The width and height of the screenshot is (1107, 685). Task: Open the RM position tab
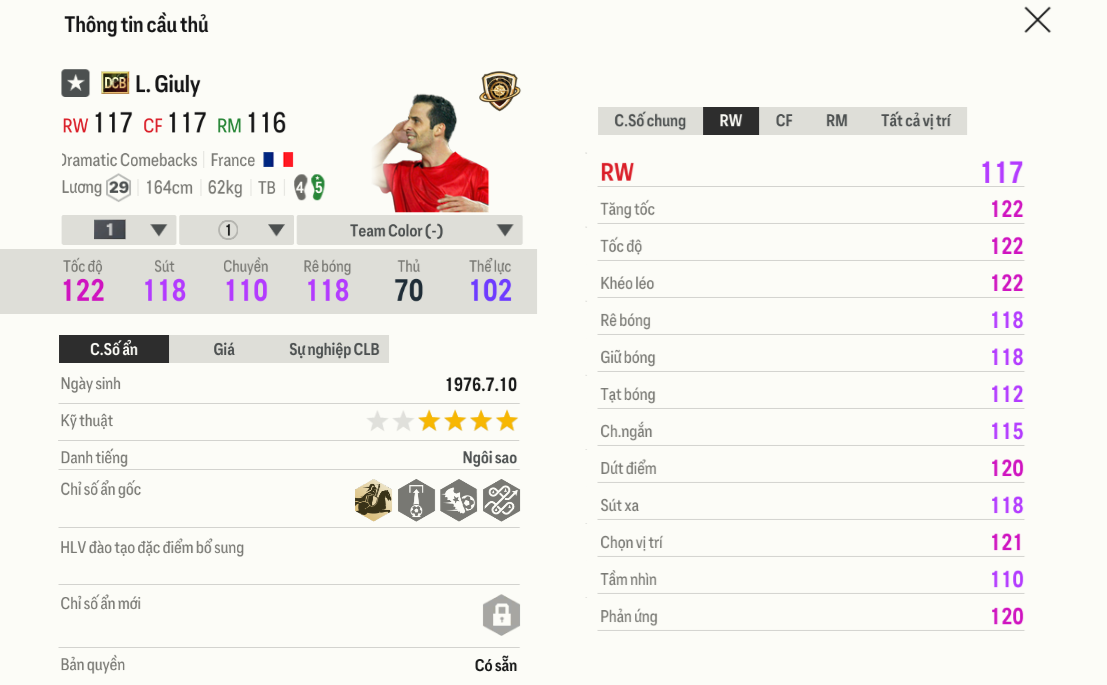[836, 121]
